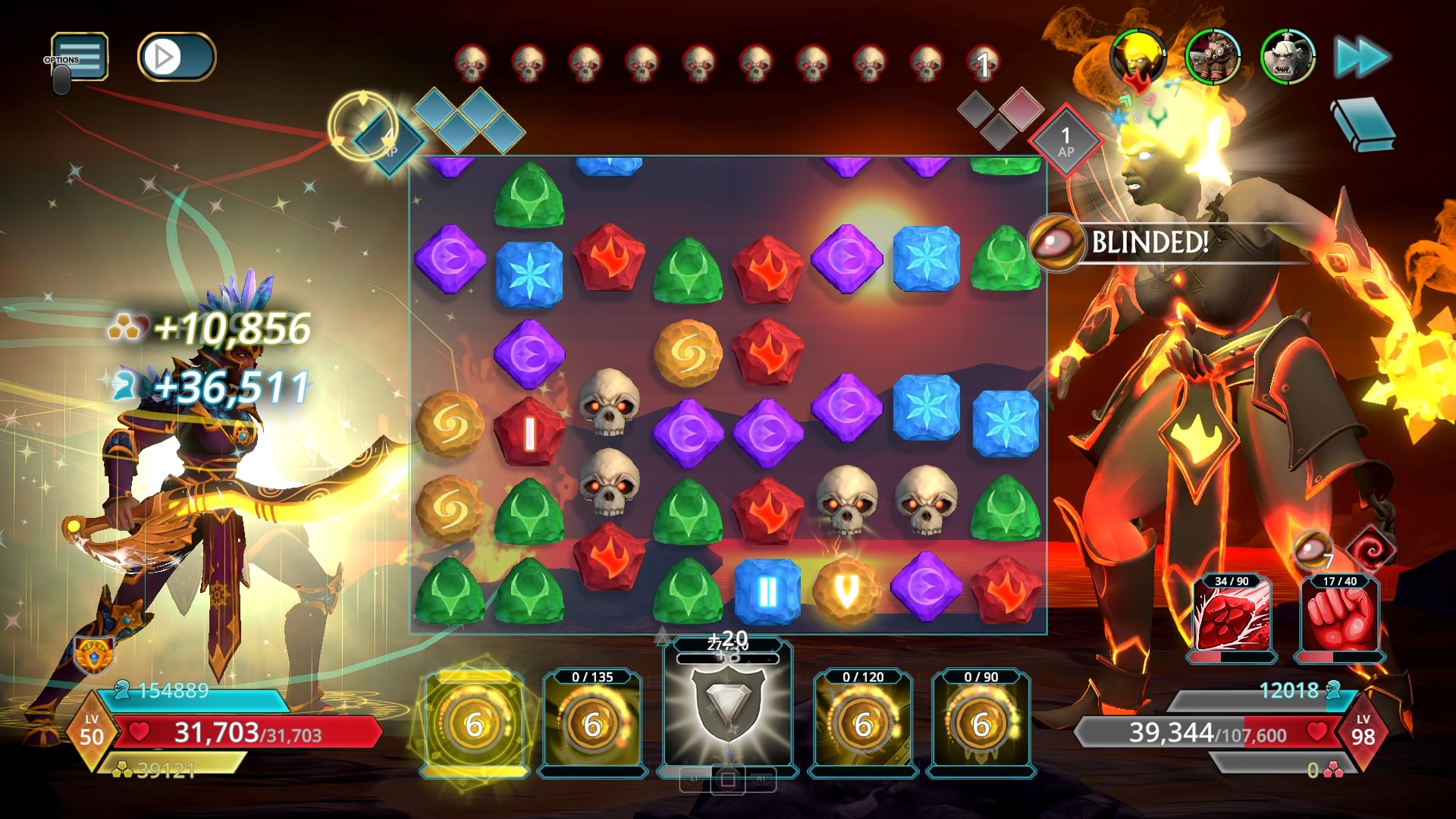
Task: Select the yellow gem marked with V
Action: 846,591
